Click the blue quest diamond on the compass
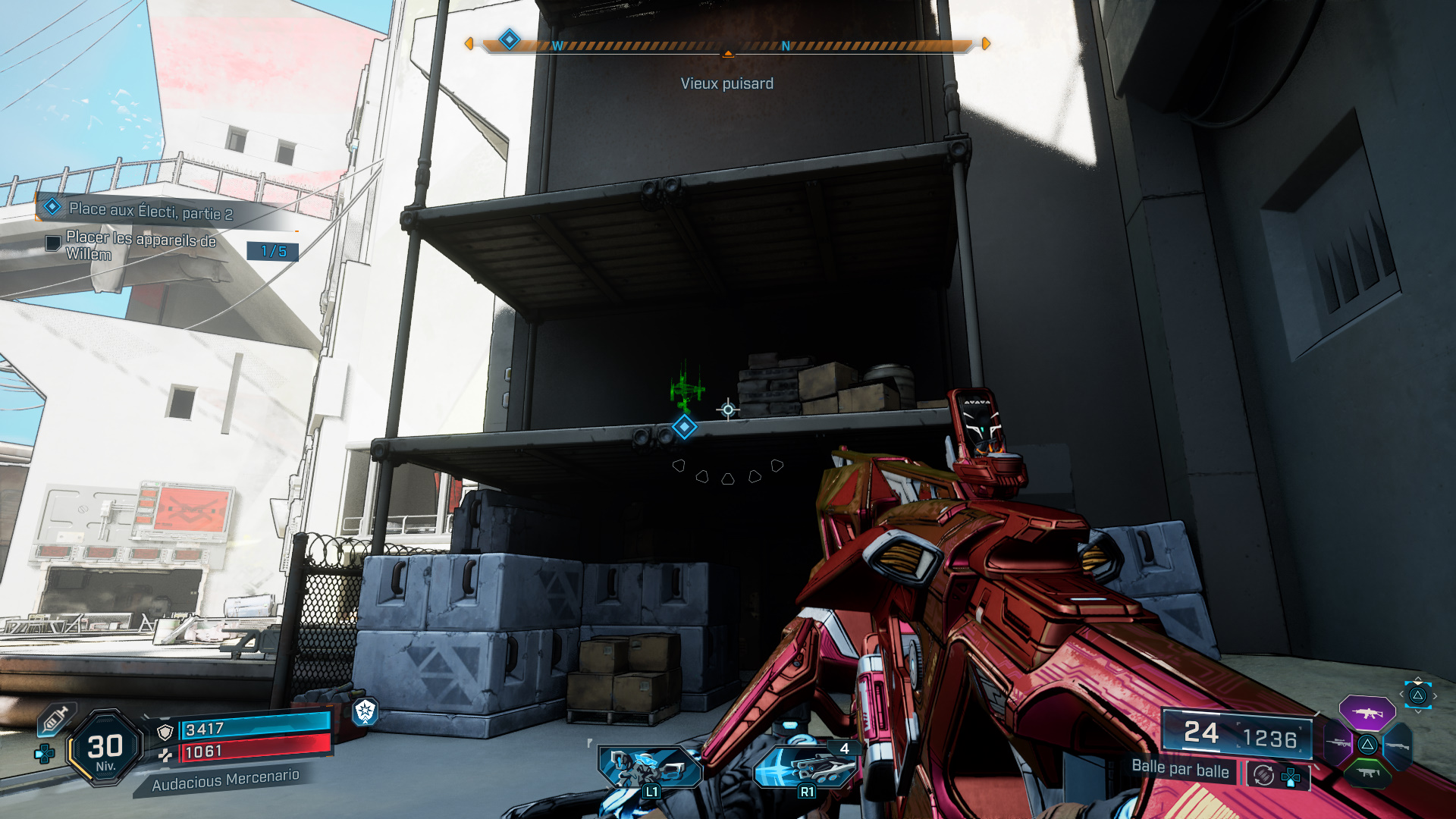Screen dimensions: 1456x819 pyautogui.click(x=510, y=39)
